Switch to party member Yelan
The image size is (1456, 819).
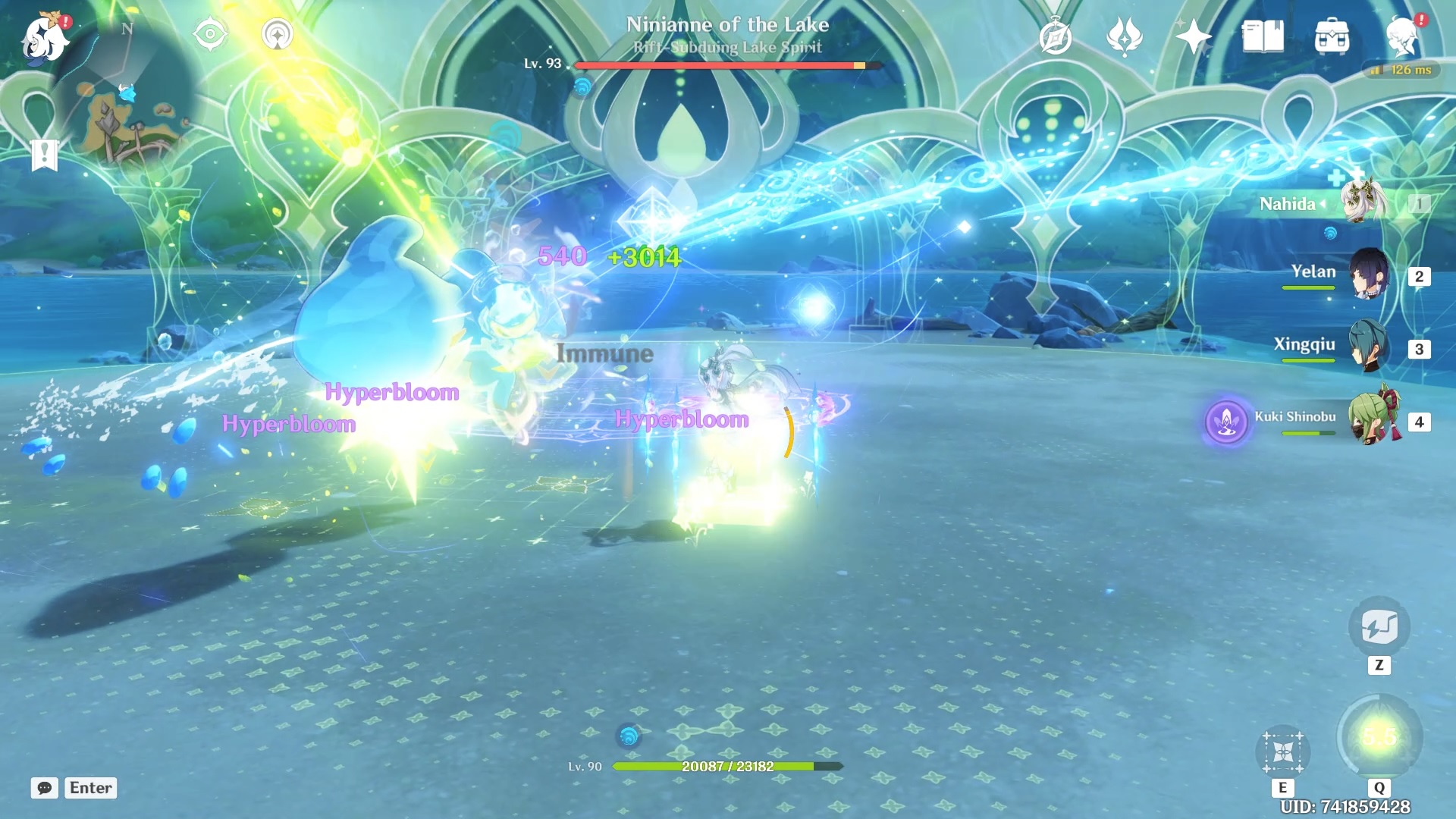pyautogui.click(x=1368, y=274)
